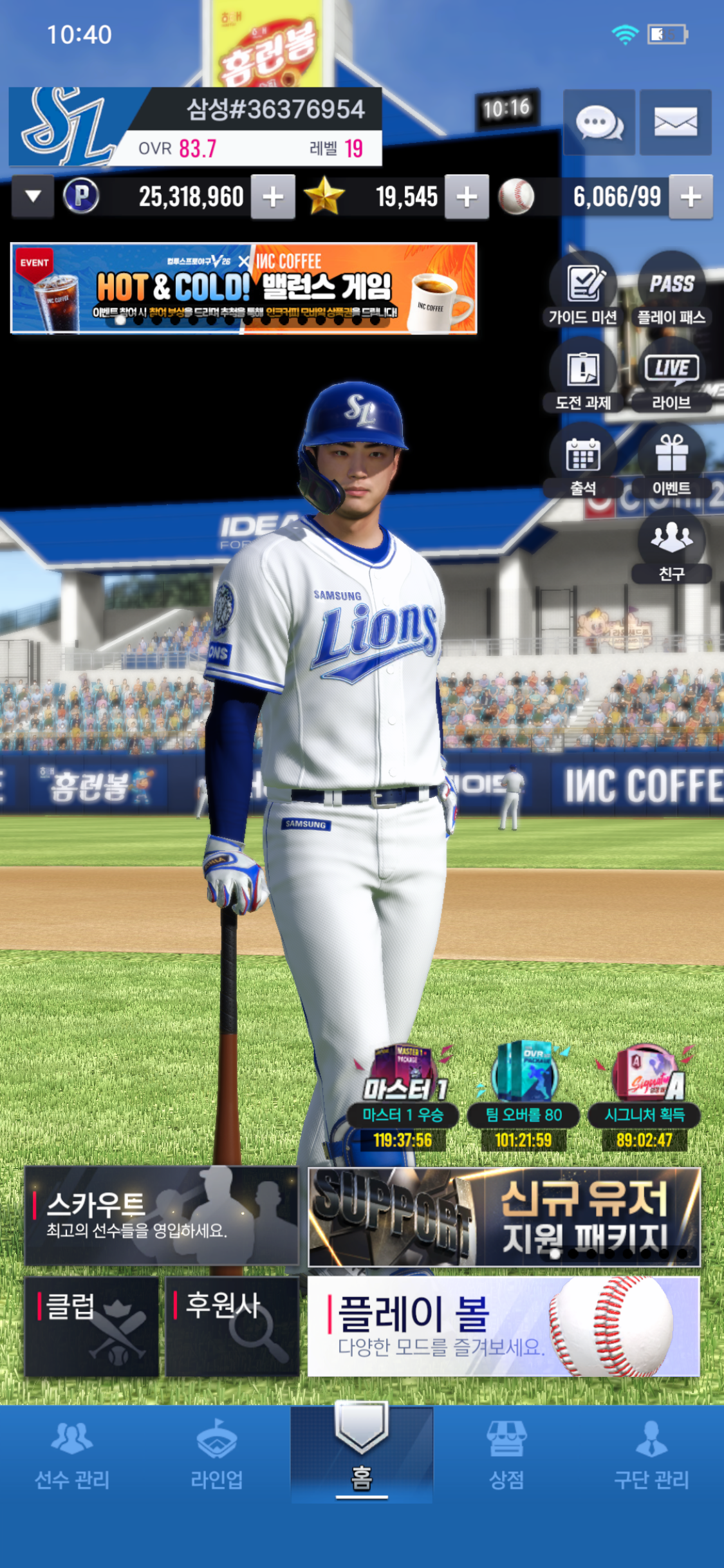Open the 후원사 sponsor menu
Viewport: 724px width, 1568px height.
coord(232,1327)
